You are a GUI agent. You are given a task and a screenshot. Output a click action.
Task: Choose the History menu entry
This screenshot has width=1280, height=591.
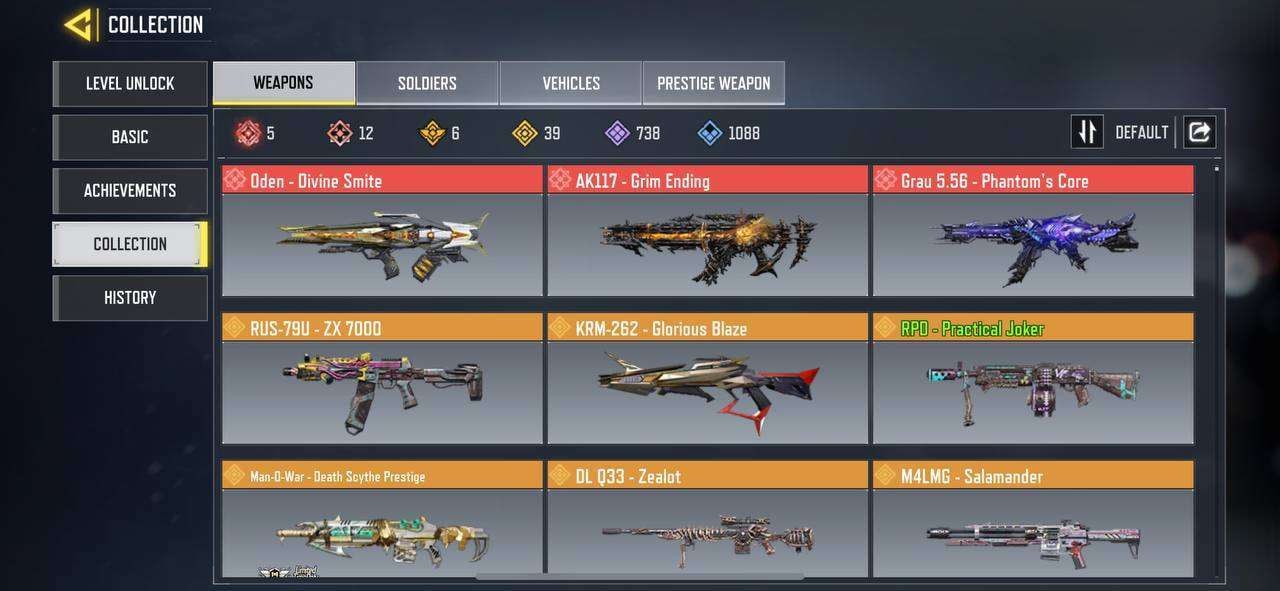coord(130,298)
